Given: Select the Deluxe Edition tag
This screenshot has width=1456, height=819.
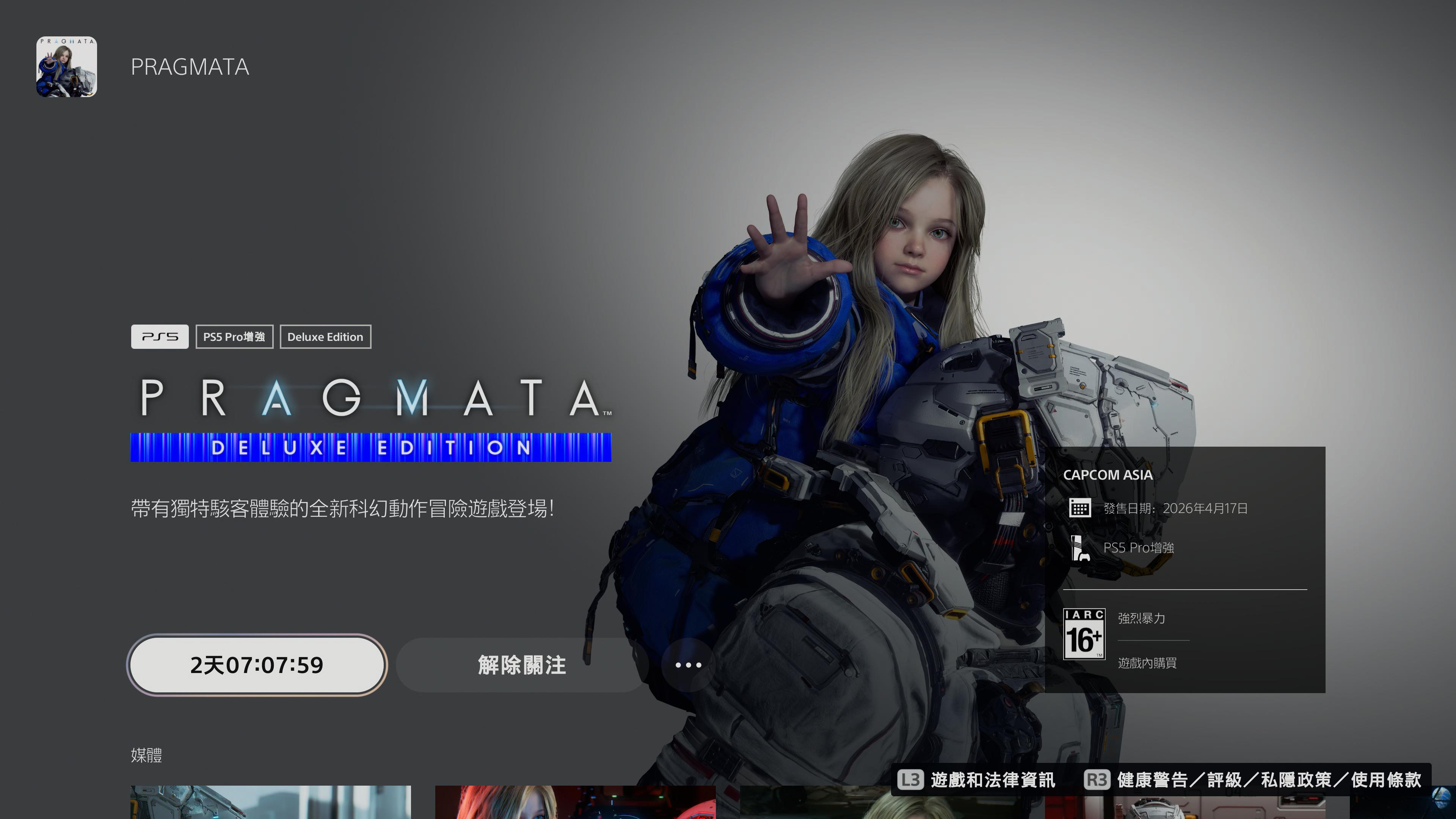Looking at the screenshot, I should [x=325, y=337].
